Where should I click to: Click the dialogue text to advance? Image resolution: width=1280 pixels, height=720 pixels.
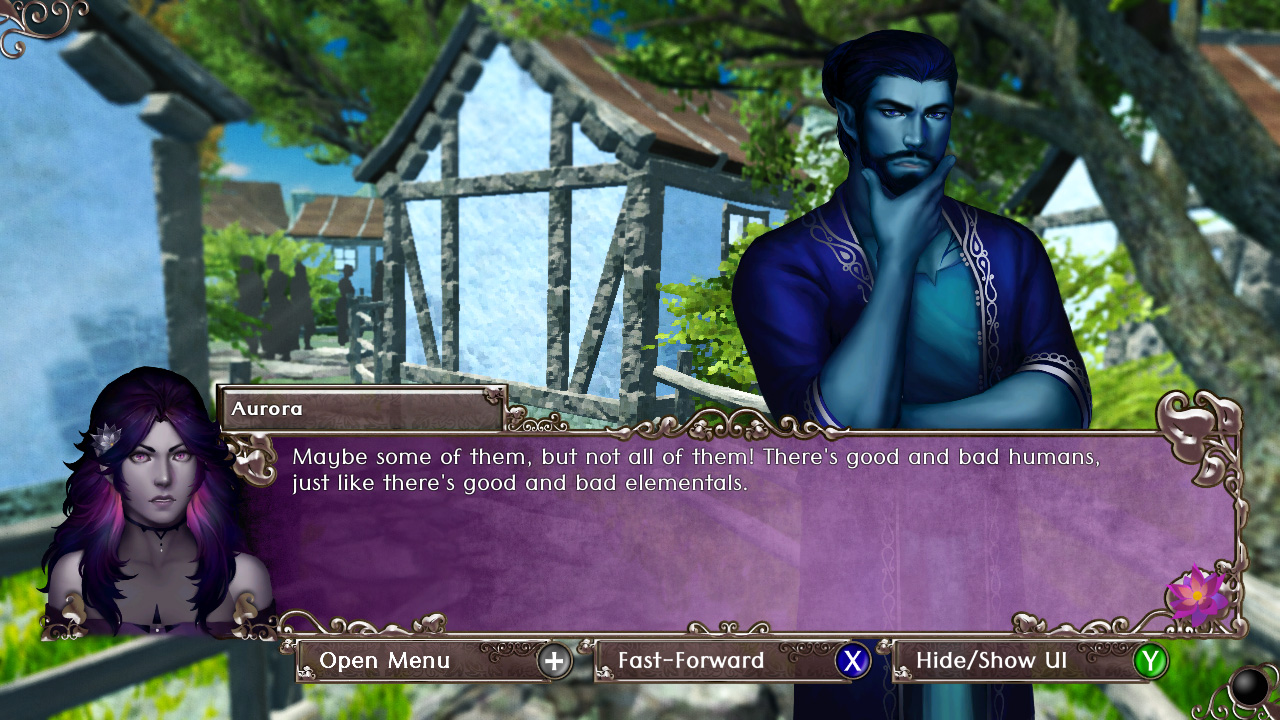click(690, 468)
